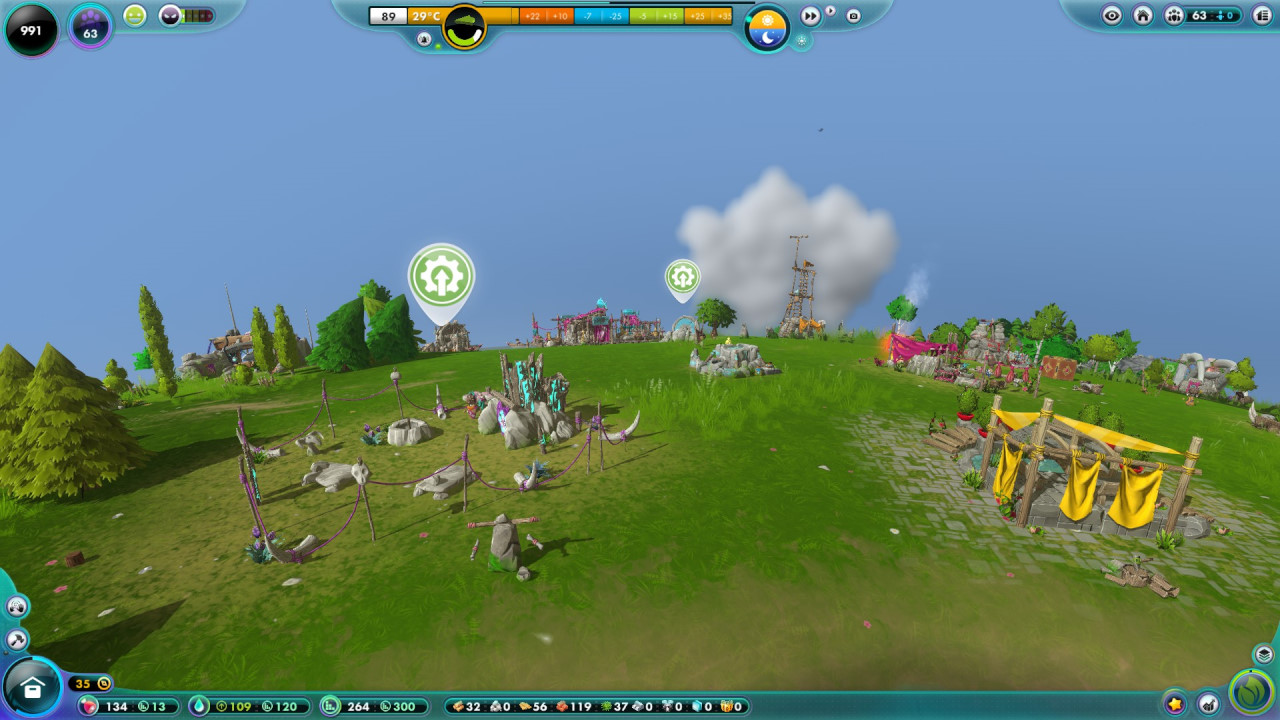Open the list menu icon at top right
The width and height of the screenshot is (1280, 720).
point(1261,15)
